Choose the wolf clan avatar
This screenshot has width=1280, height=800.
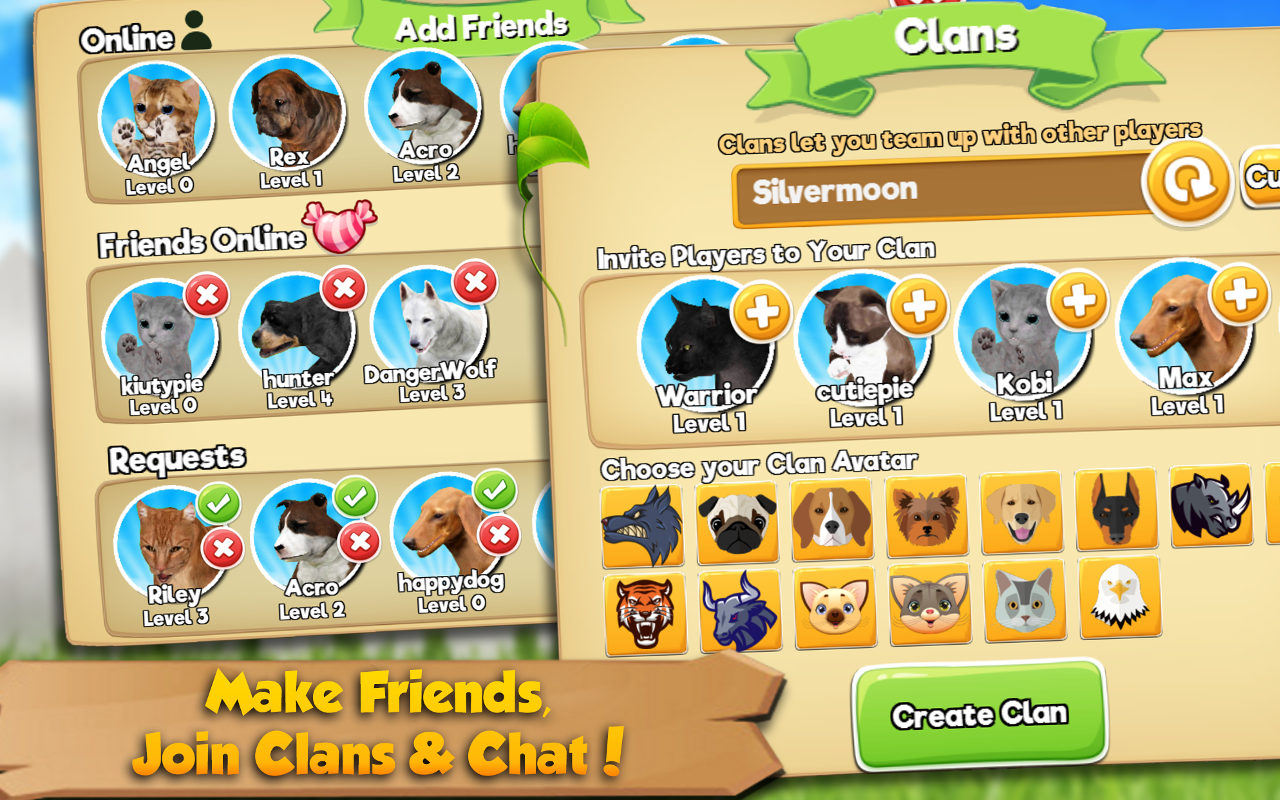click(x=642, y=525)
